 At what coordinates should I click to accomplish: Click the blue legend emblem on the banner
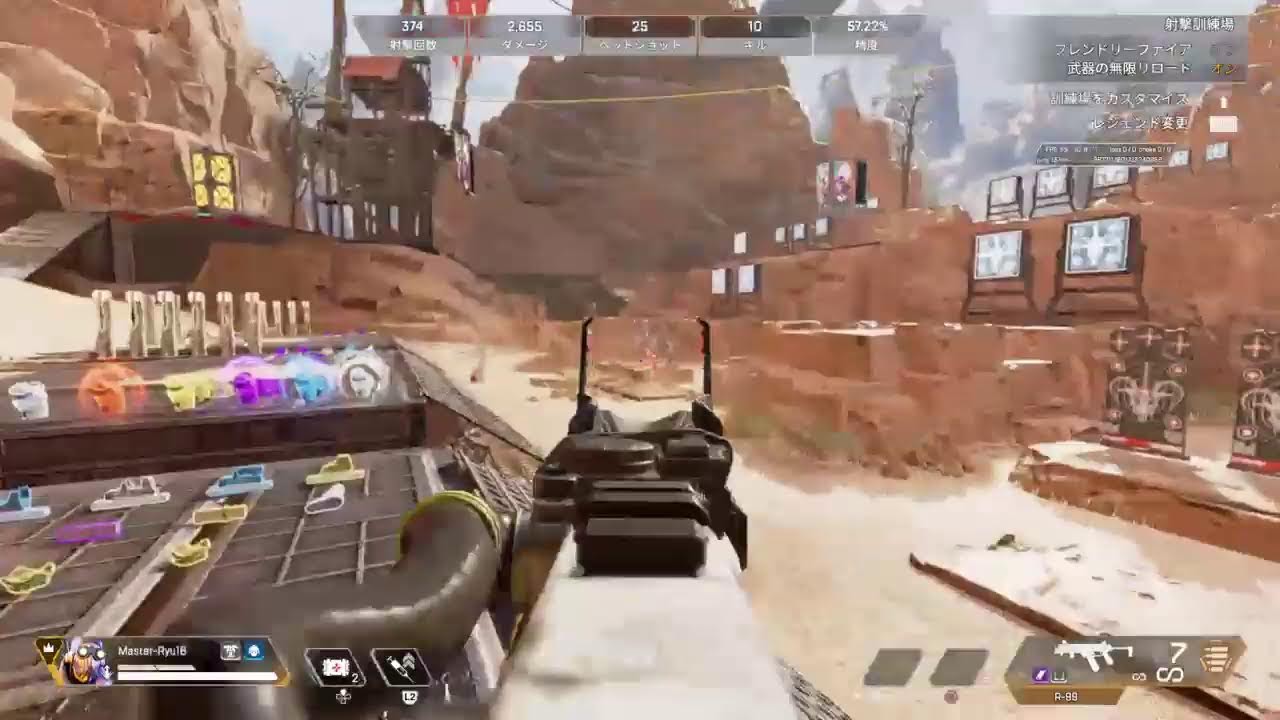point(253,651)
